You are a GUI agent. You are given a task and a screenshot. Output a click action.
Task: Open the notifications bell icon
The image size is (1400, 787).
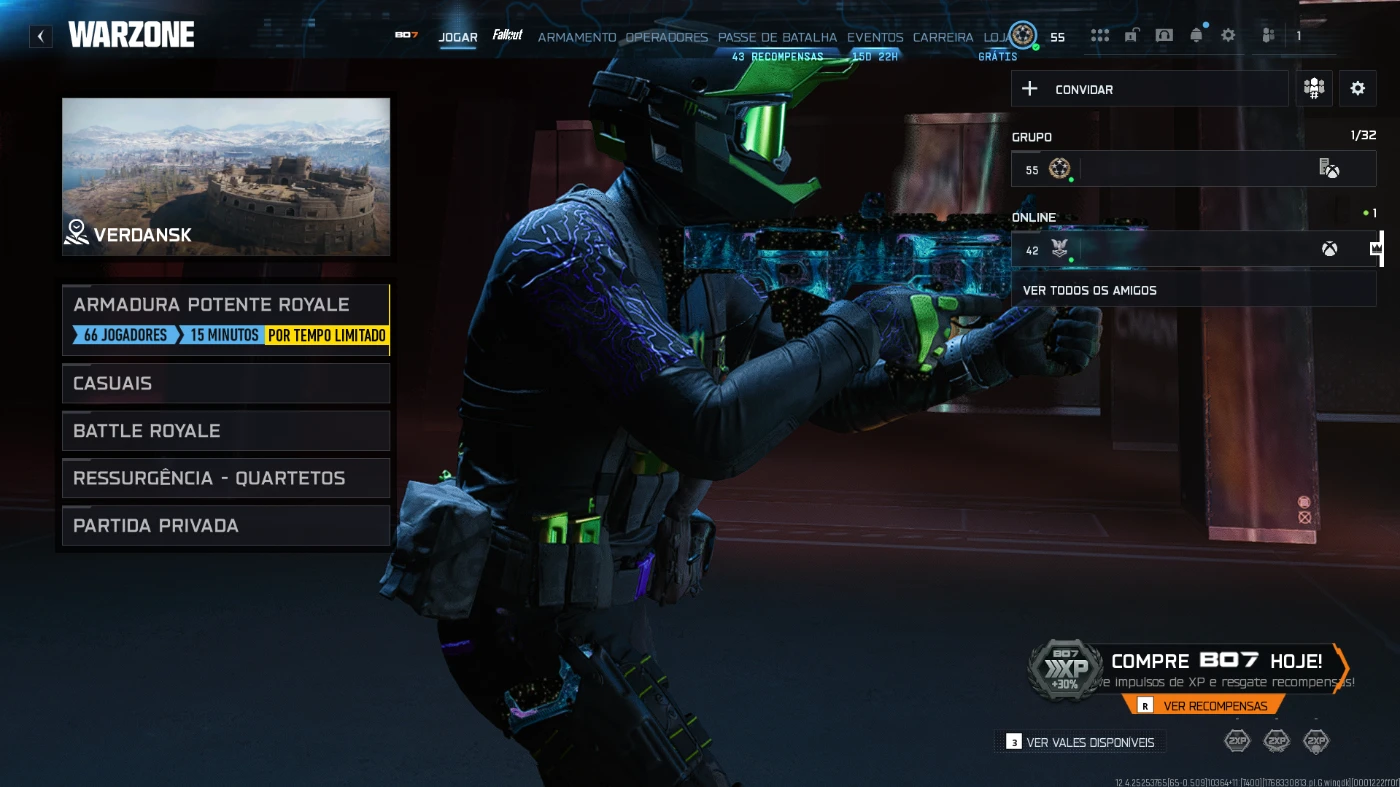pyautogui.click(x=1196, y=36)
